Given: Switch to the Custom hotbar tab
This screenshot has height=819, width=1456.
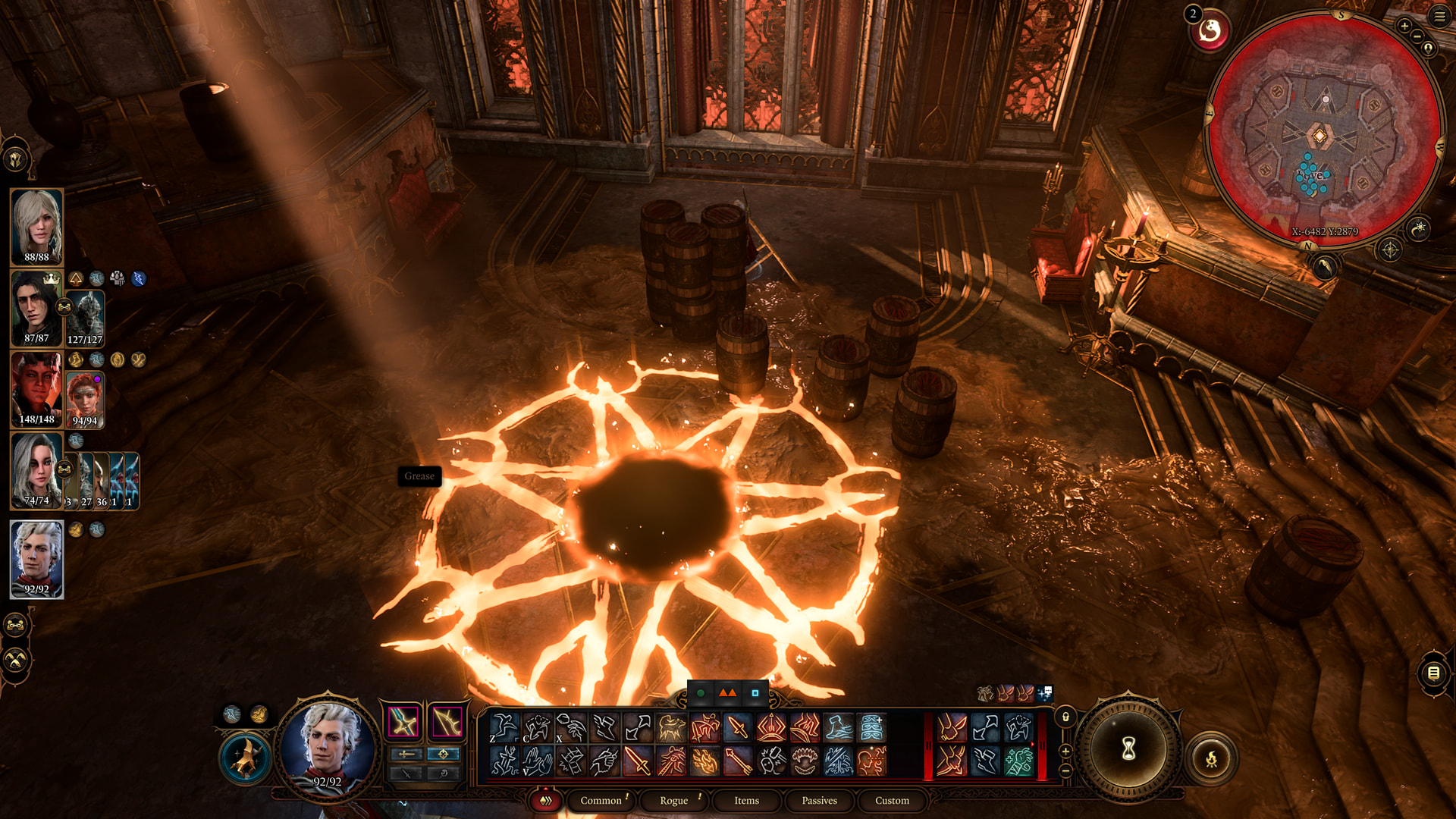Looking at the screenshot, I should tap(892, 800).
